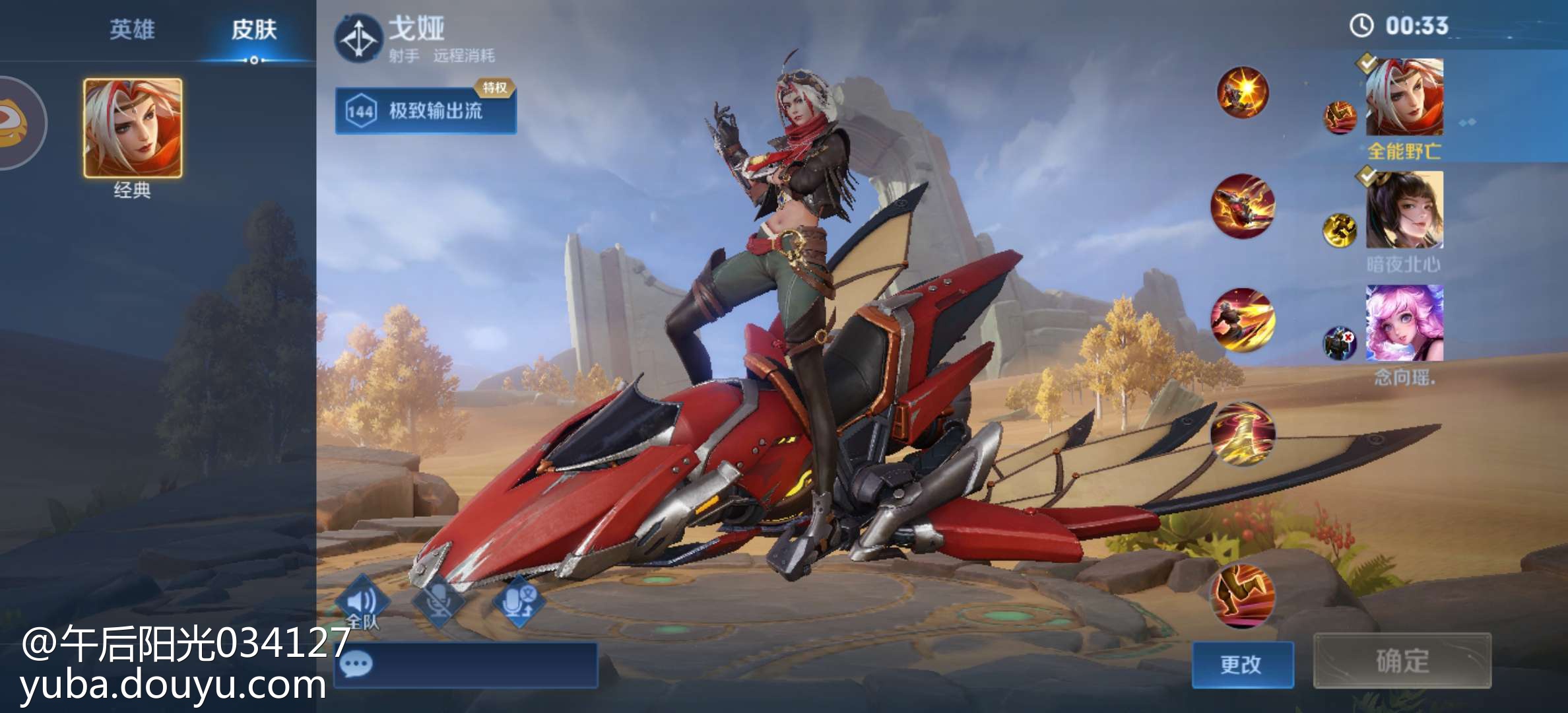Open teammate 暗夜北心's portrait
Image resolution: width=1568 pixels, height=713 pixels.
(x=1404, y=210)
